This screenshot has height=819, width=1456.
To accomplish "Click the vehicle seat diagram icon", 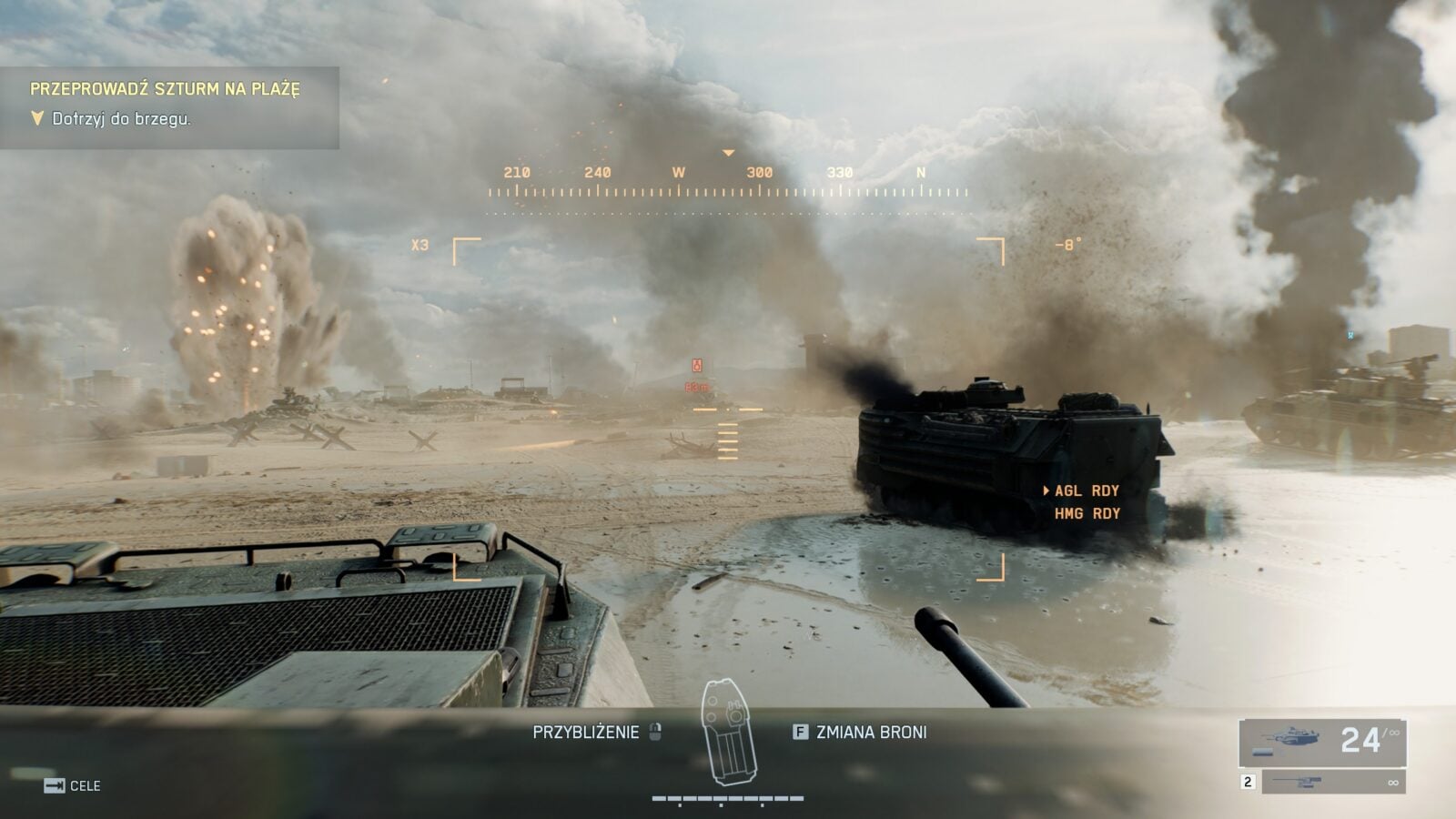I will 728,733.
